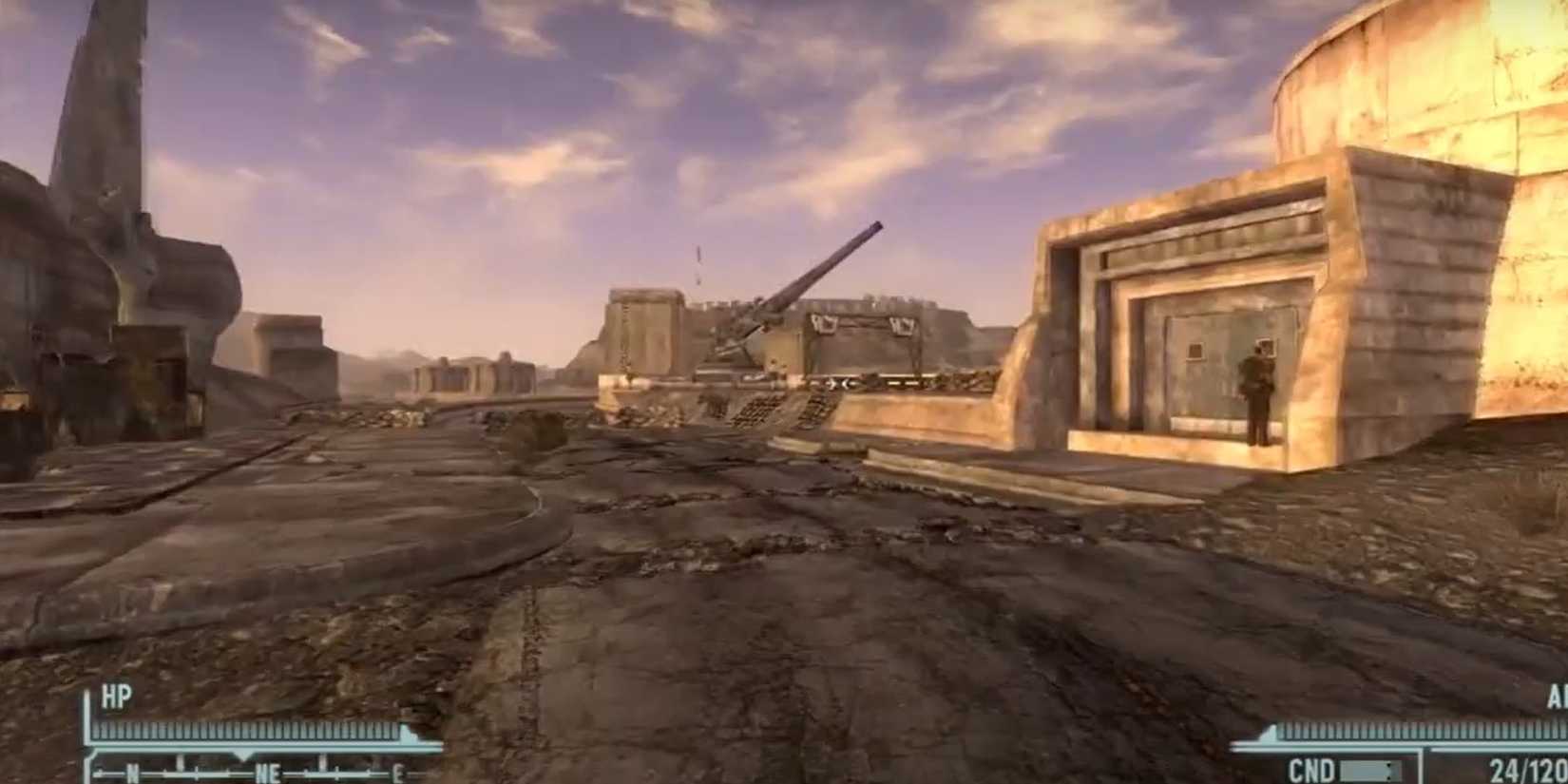1568x784 pixels.
Task: Click the CND weapon condition indicator
Action: [x=1312, y=770]
